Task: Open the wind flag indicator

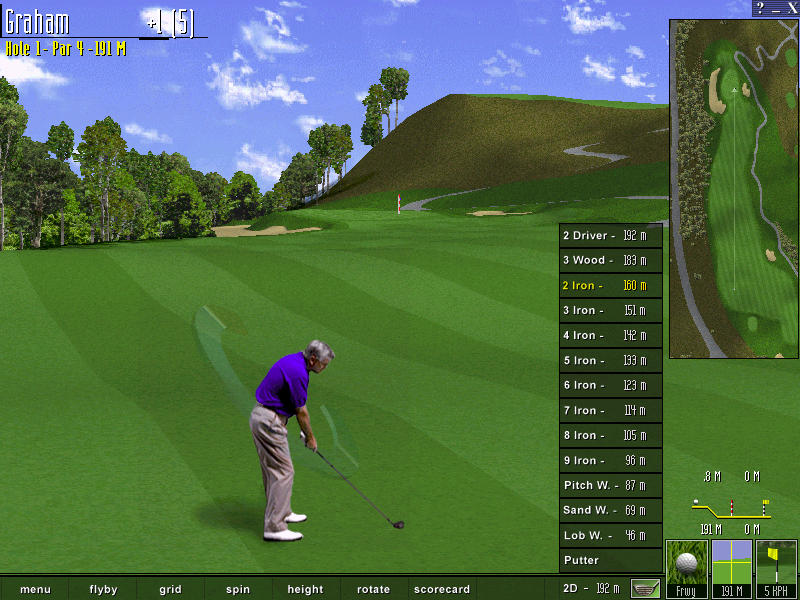Action: coord(776,568)
